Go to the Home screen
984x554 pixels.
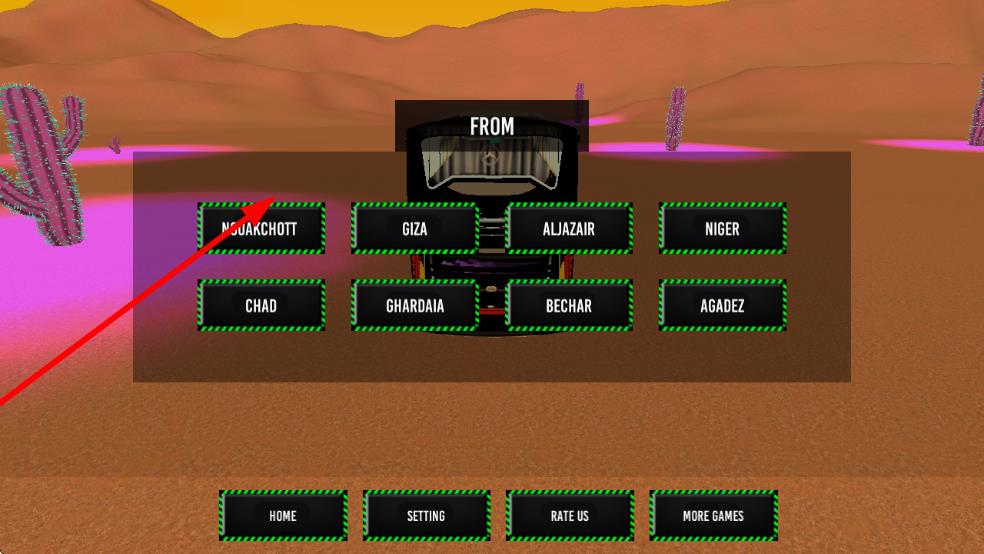pos(283,515)
